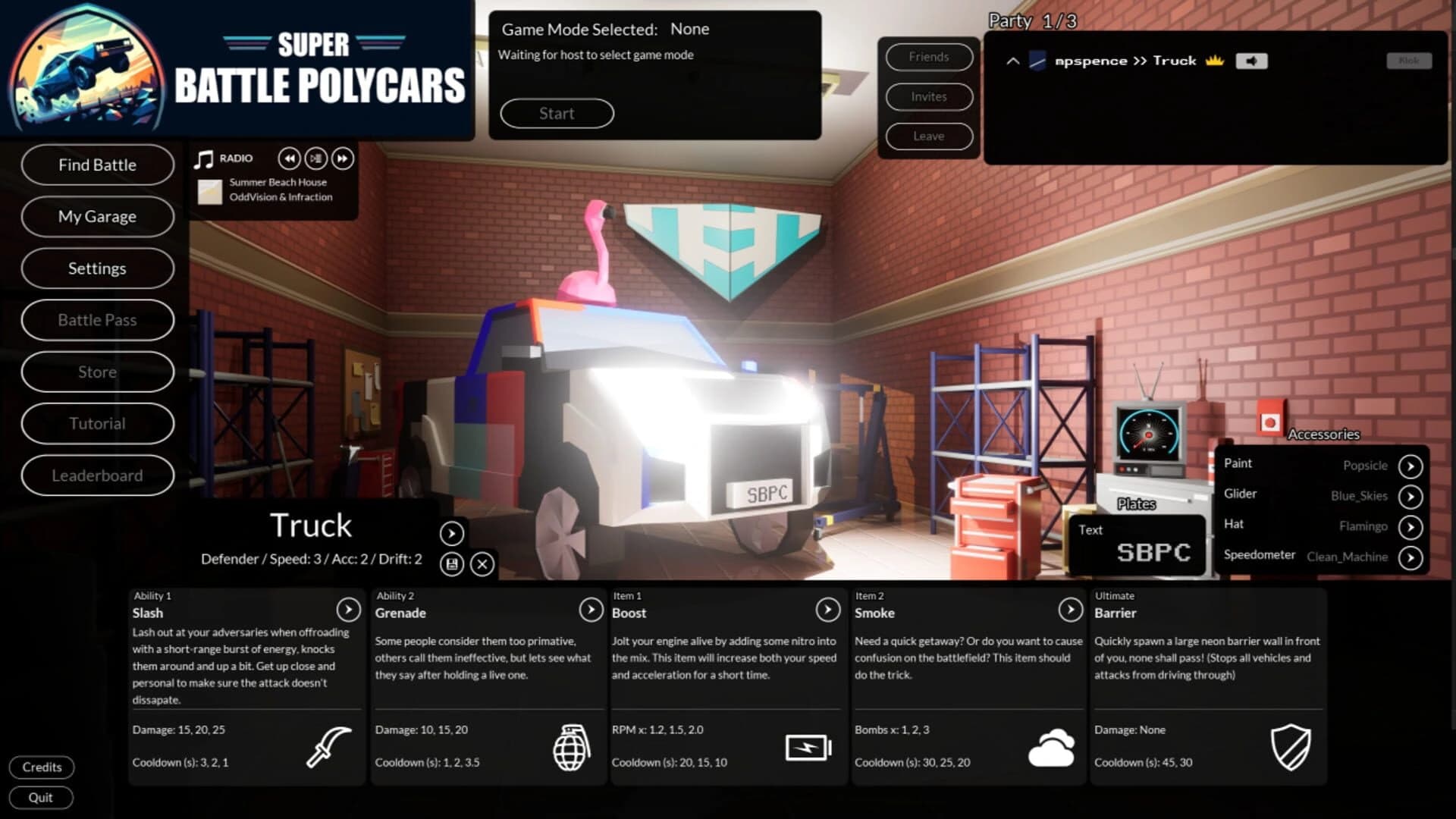Open the Settings menu
This screenshot has width=1456, height=819.
97,268
